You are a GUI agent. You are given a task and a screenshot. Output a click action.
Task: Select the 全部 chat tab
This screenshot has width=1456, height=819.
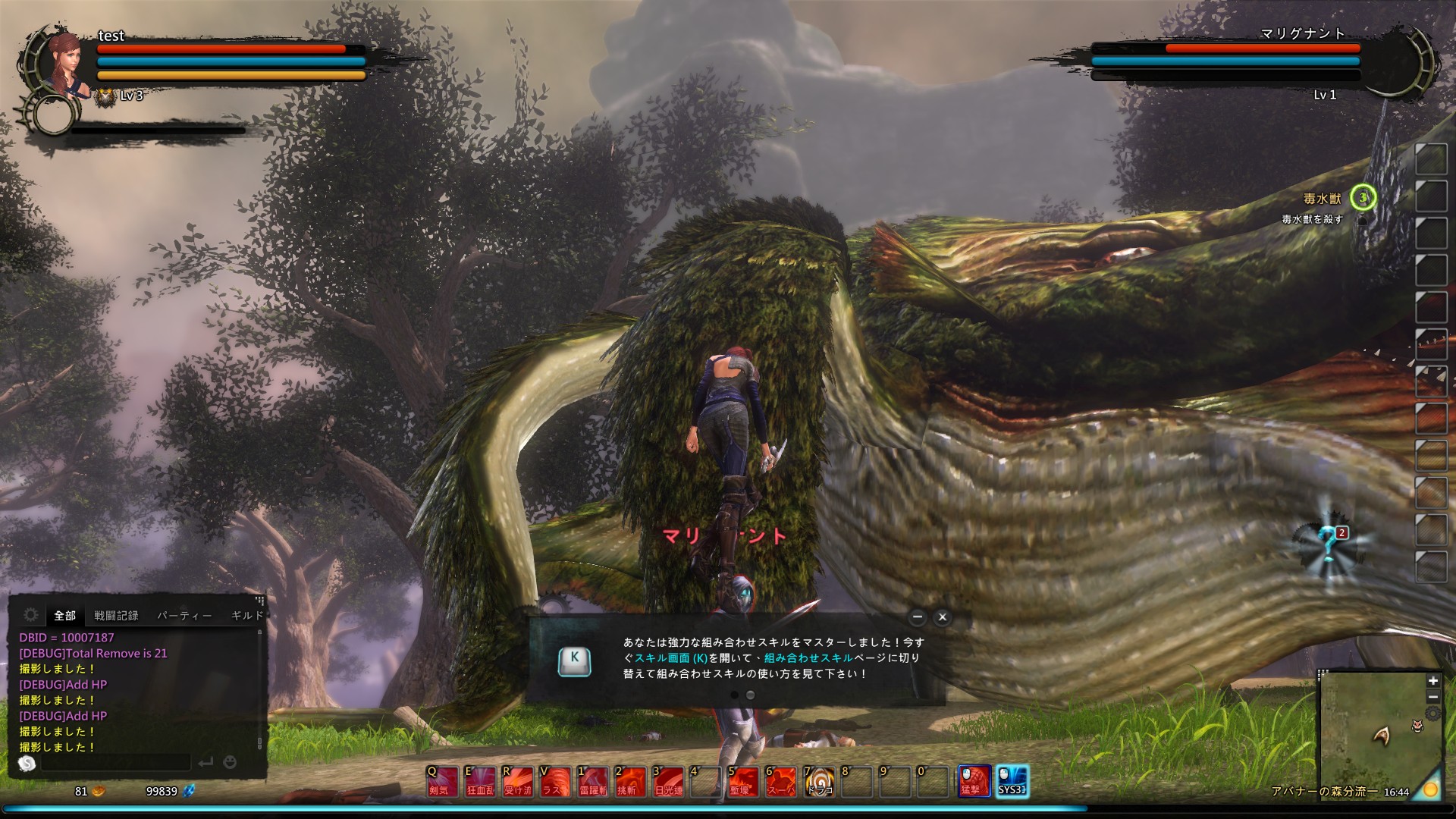[64, 616]
